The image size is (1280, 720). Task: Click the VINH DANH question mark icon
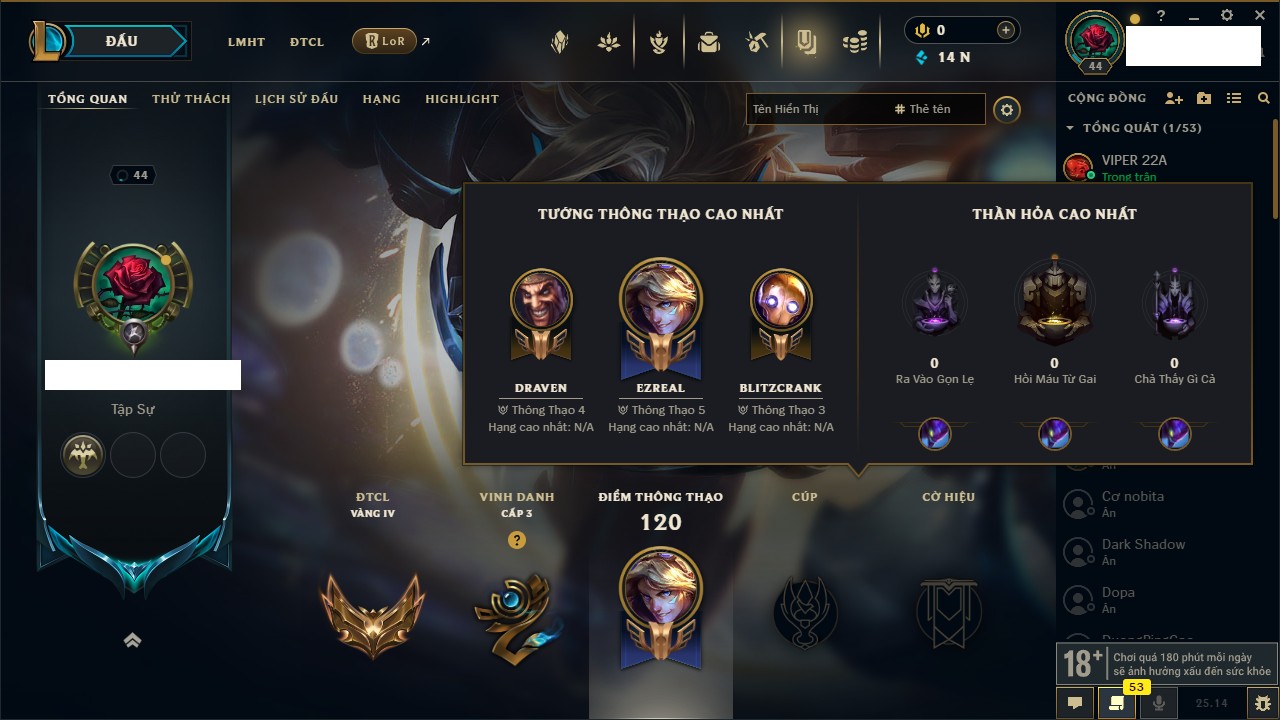(517, 540)
